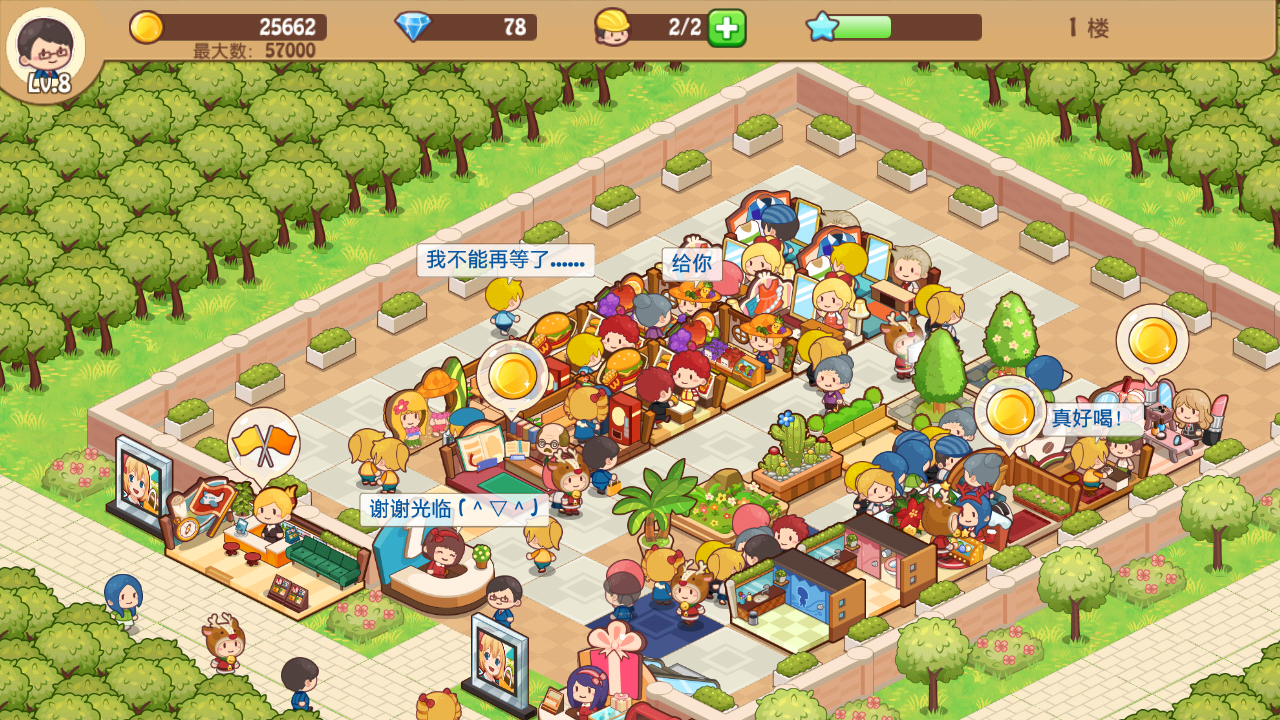Screen dimensions: 1280x720
Task: Click the "我不能再等了……" speech bubble
Action: [x=505, y=259]
